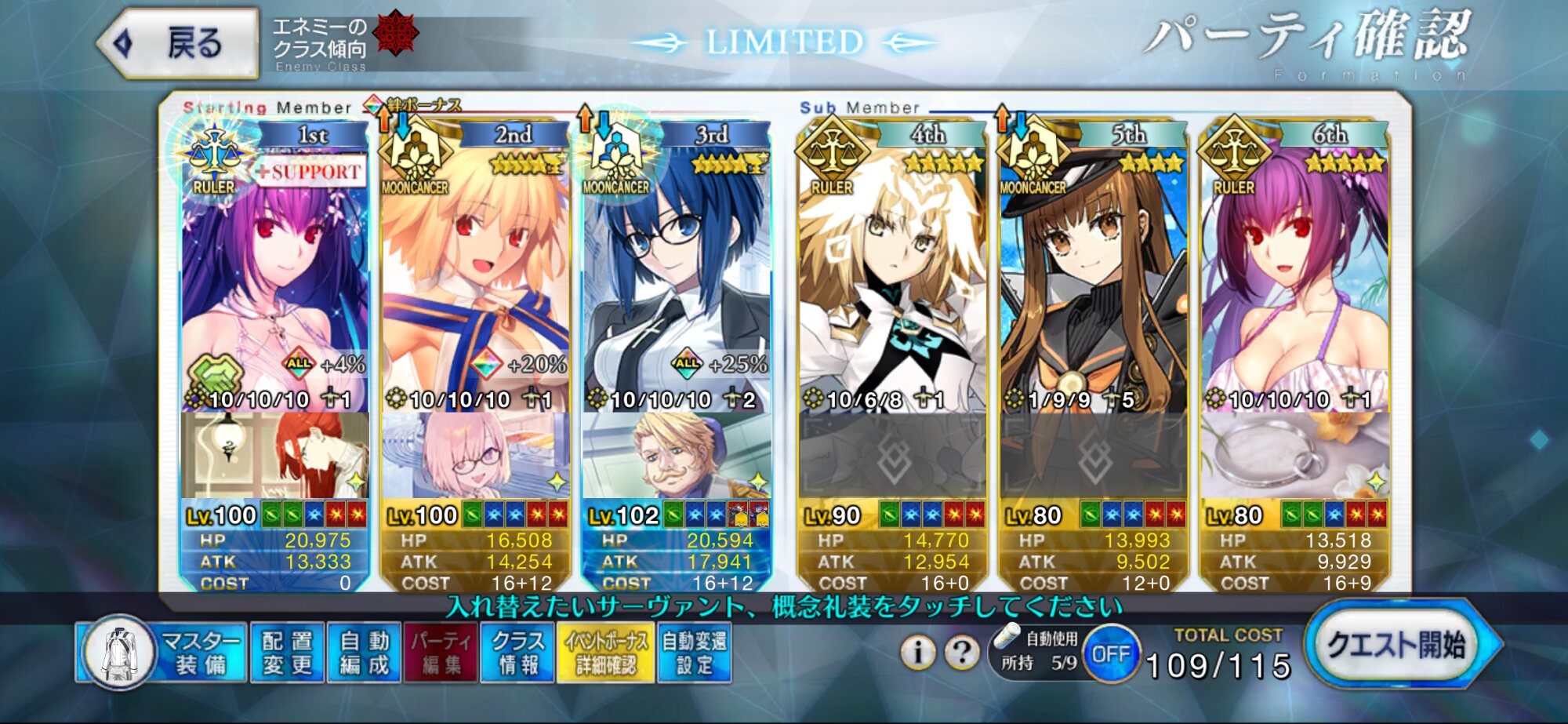The width and height of the screenshot is (1568, 724).
Task: Go back with the 戻る button
Action: [180, 43]
